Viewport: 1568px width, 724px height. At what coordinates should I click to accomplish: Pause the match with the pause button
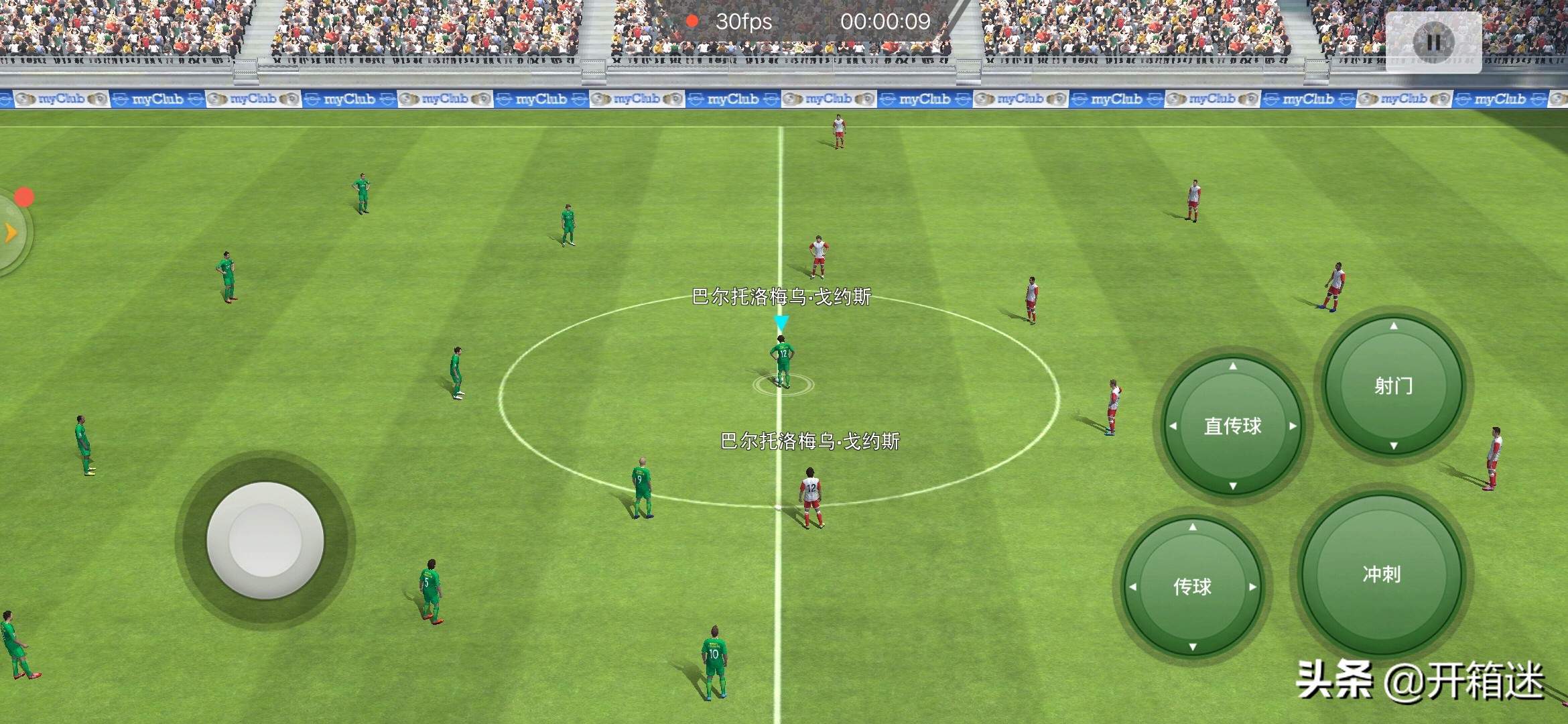(1433, 42)
